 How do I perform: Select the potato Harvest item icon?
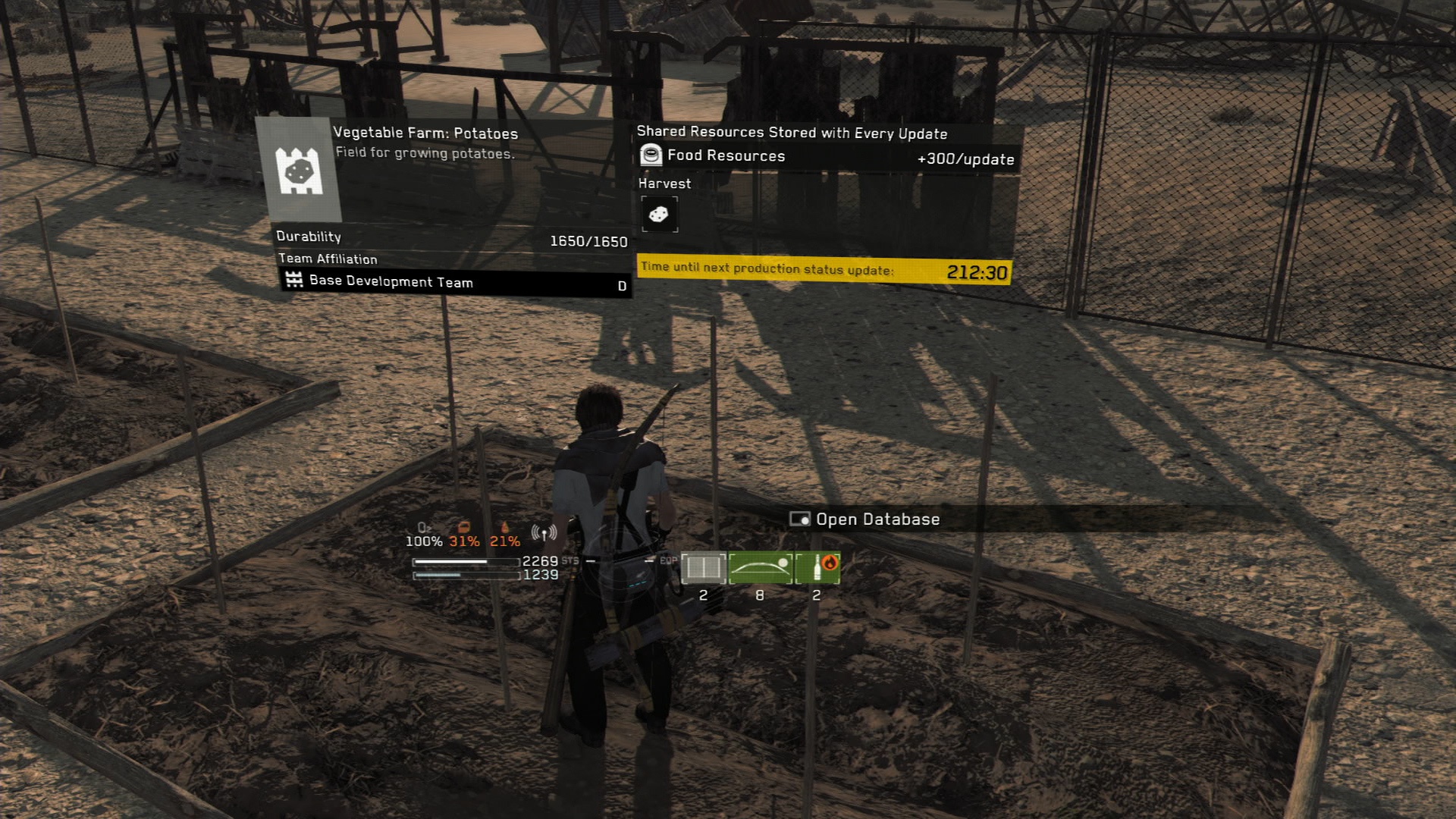659,213
